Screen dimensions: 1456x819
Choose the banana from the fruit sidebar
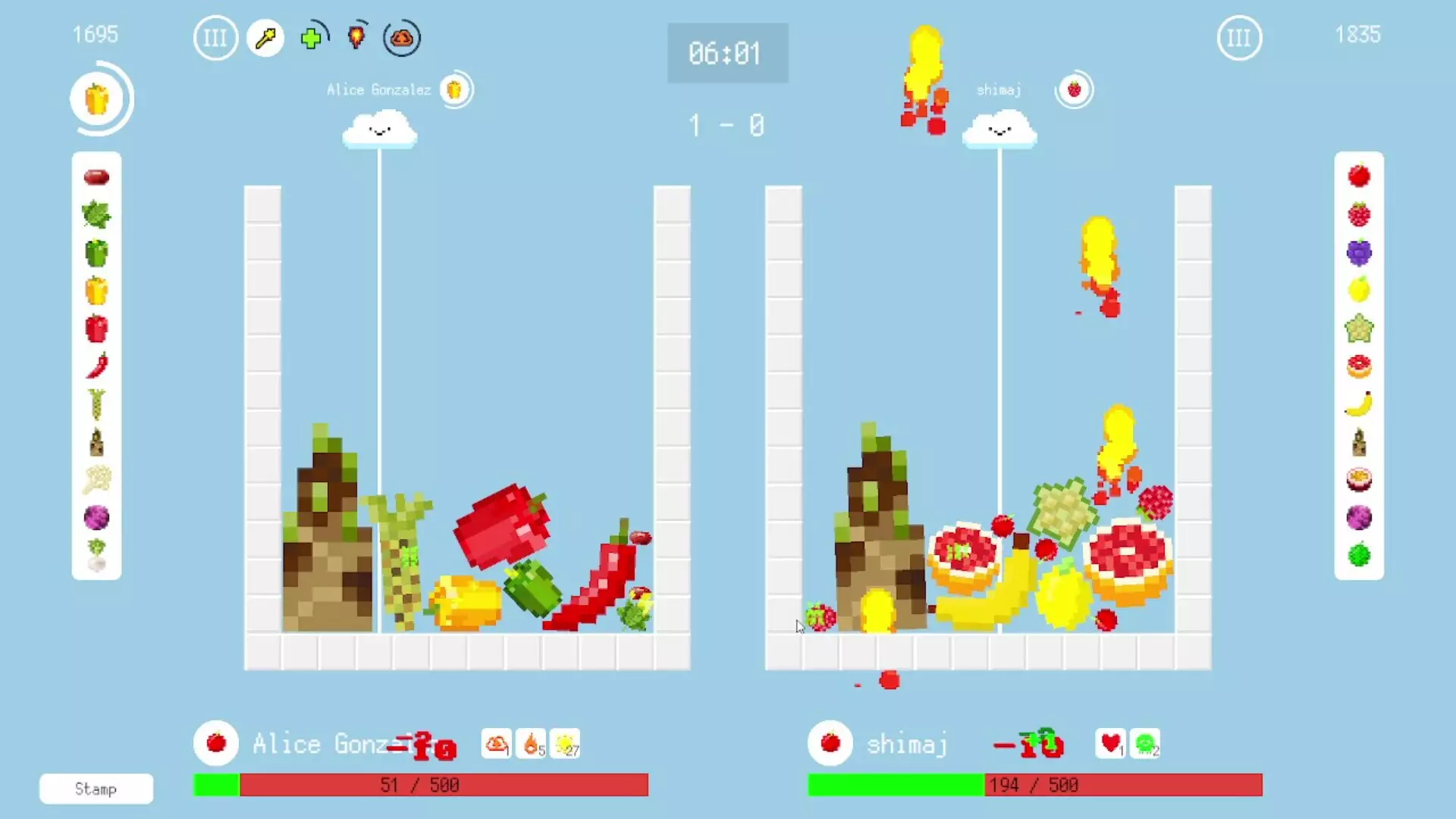[1359, 403]
